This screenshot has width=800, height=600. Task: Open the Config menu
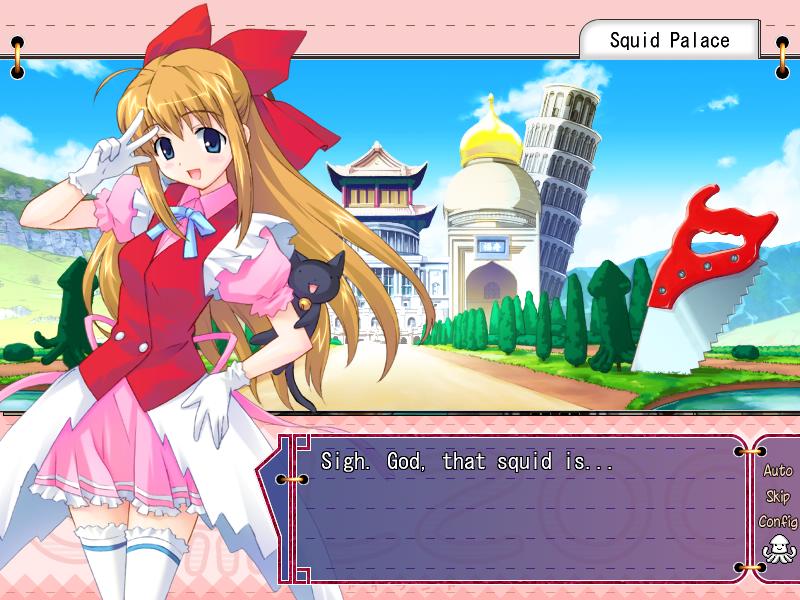777,521
